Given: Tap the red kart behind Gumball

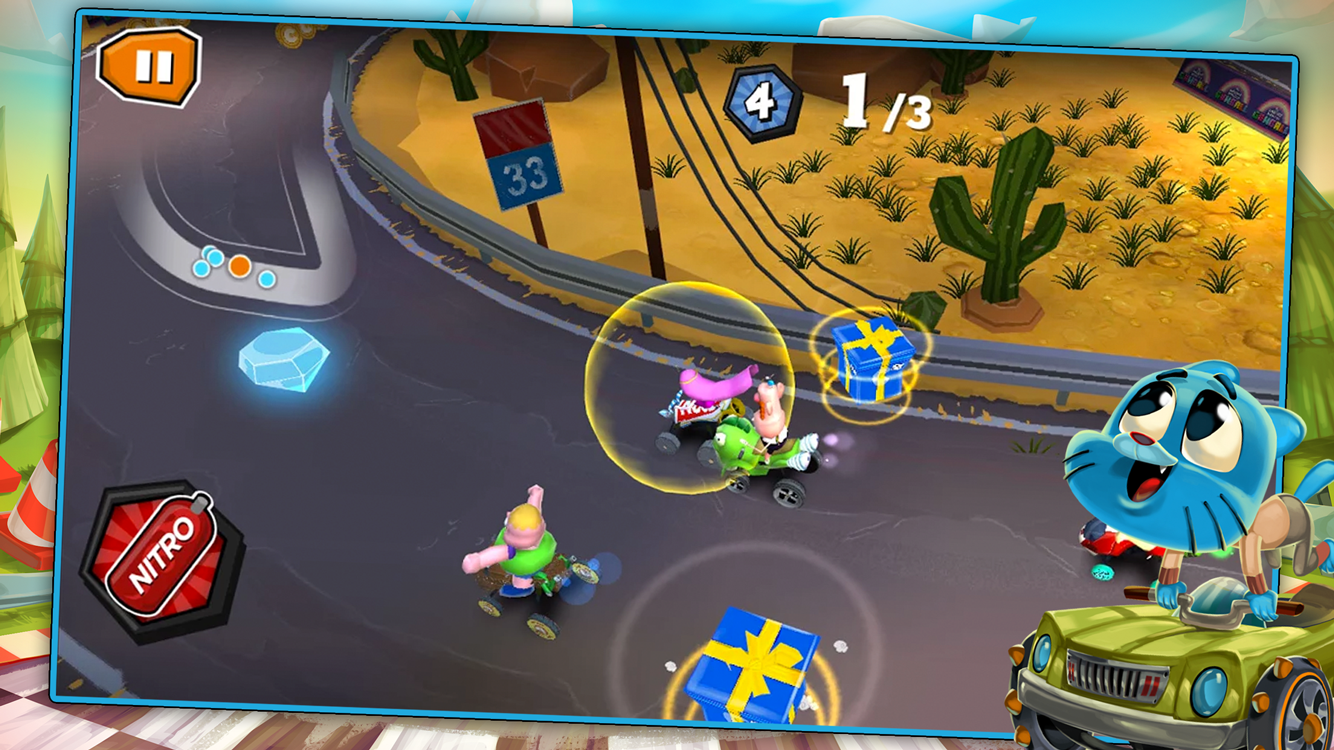Looking at the screenshot, I should tap(1105, 540).
